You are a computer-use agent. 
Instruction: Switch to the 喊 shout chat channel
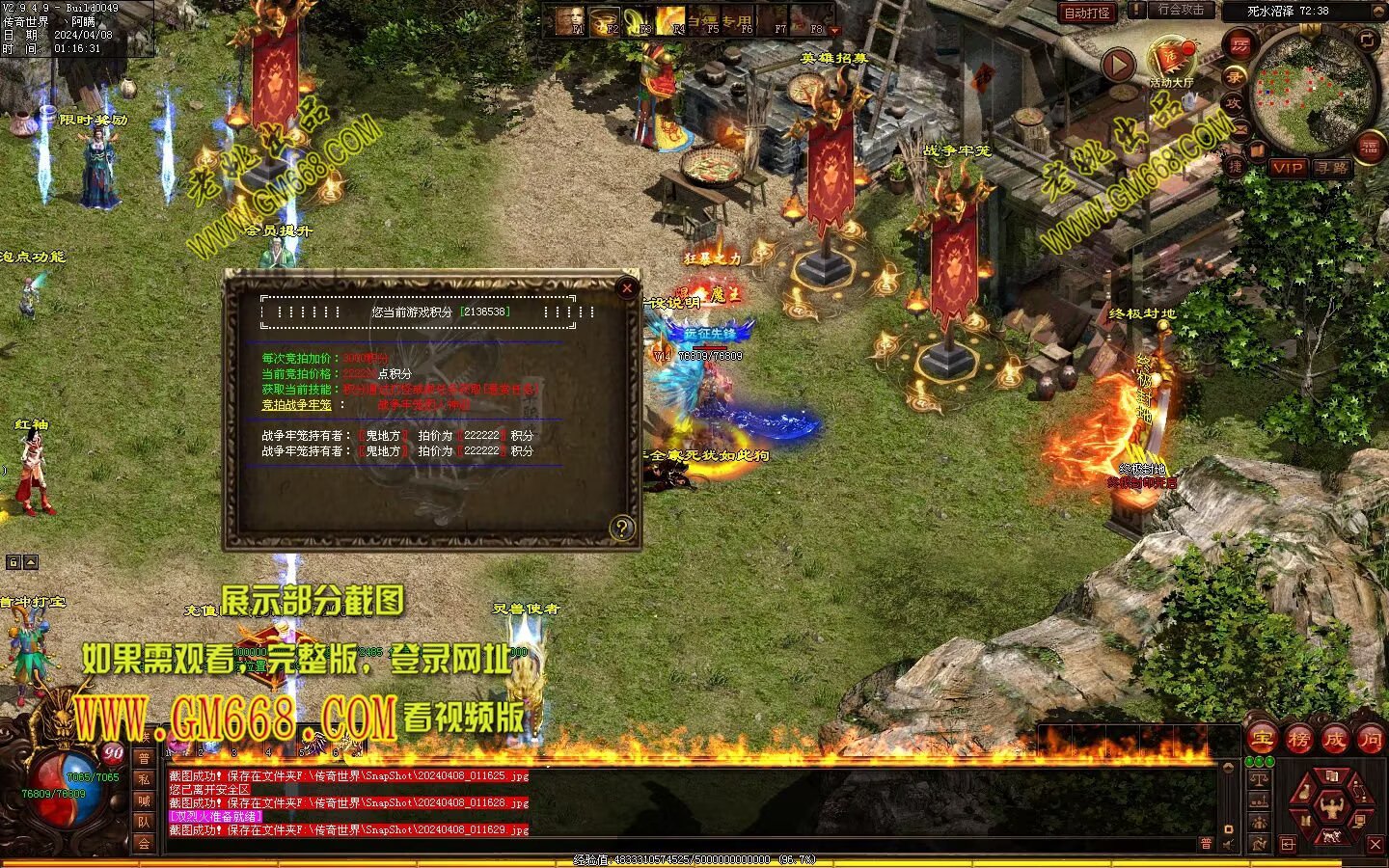pos(144,800)
